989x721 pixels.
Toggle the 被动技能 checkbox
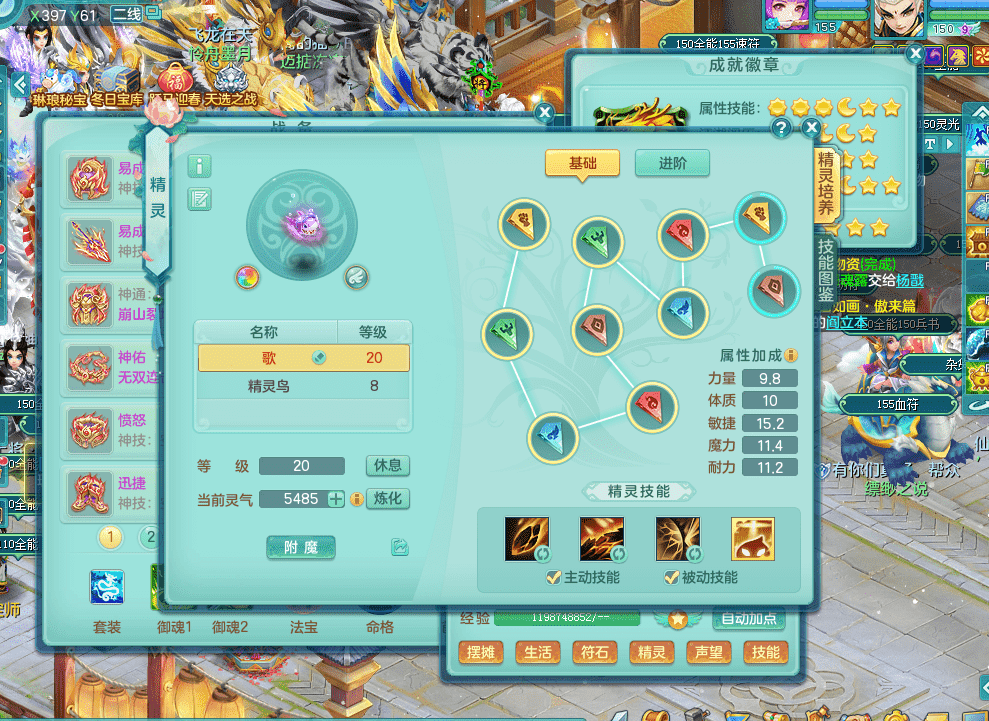(x=671, y=577)
